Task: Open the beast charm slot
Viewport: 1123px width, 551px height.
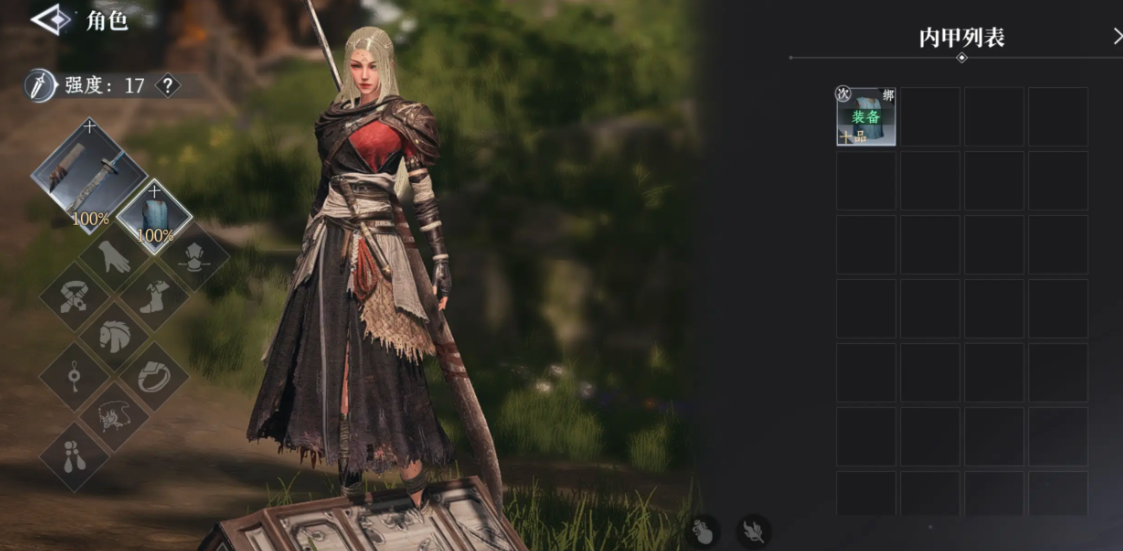Action: click(114, 414)
